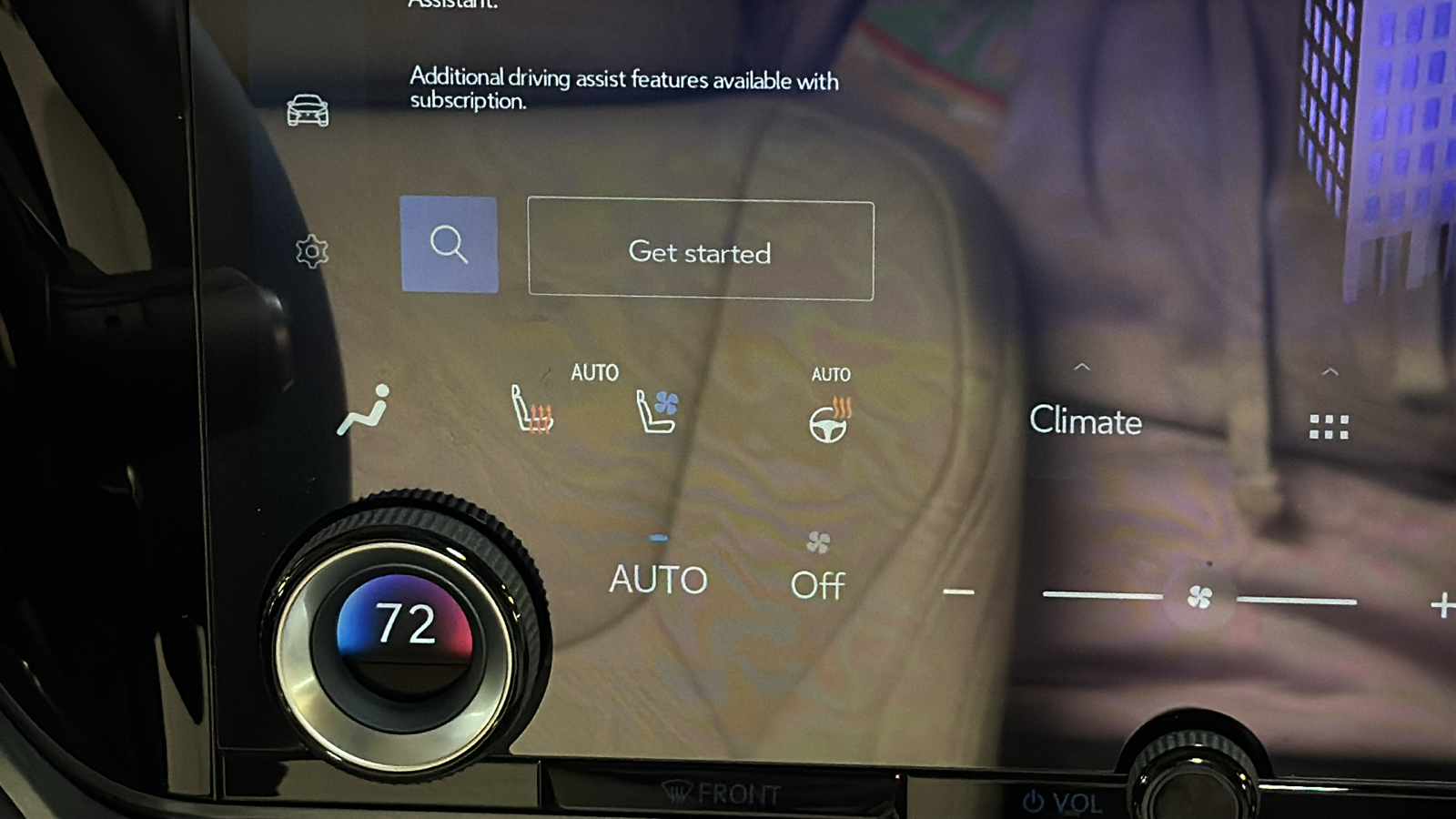The image size is (1456, 819).
Task: Open search with the magnifier button
Action: point(449,244)
